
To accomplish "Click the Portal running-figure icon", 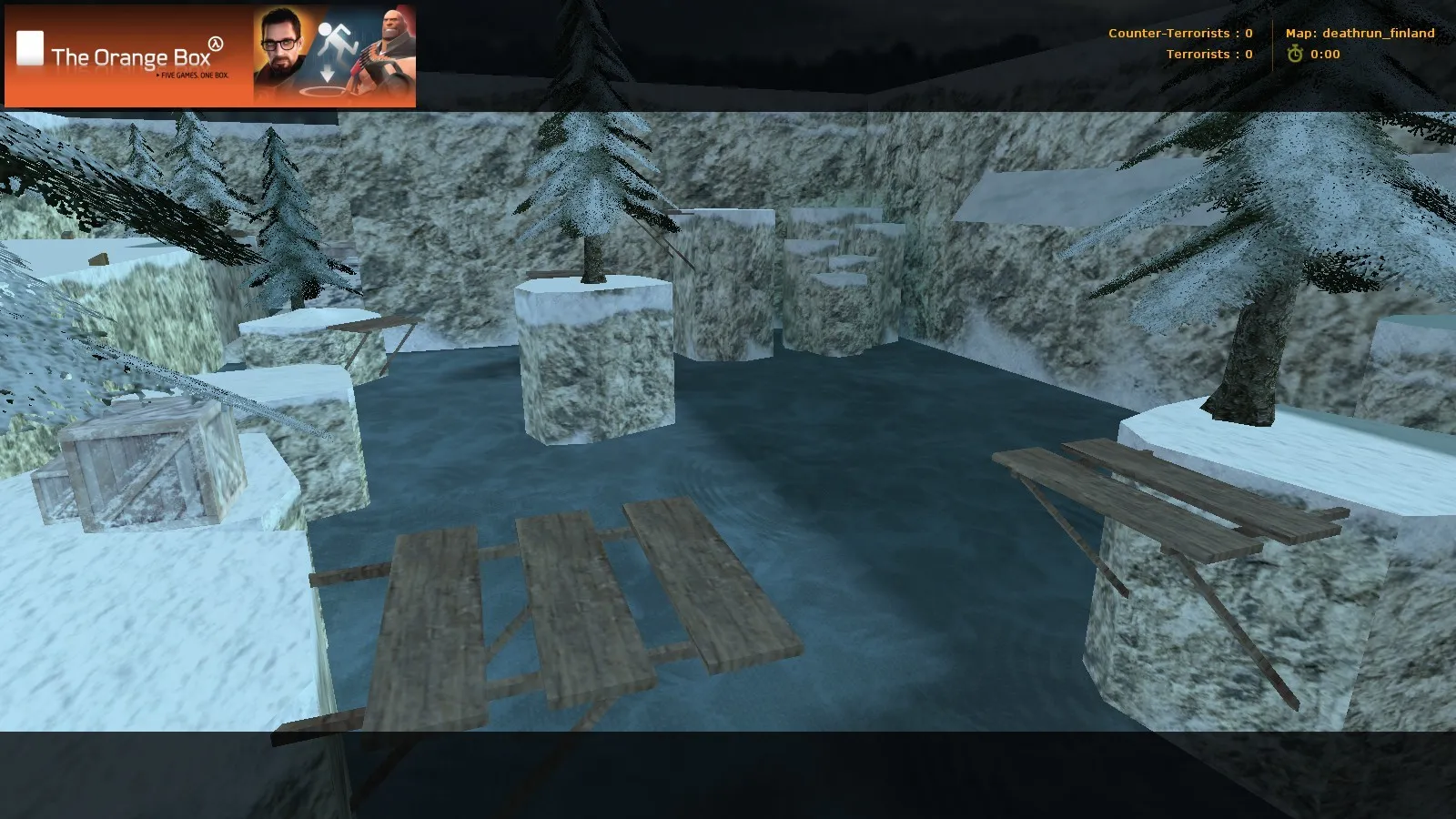I will pos(339,38).
